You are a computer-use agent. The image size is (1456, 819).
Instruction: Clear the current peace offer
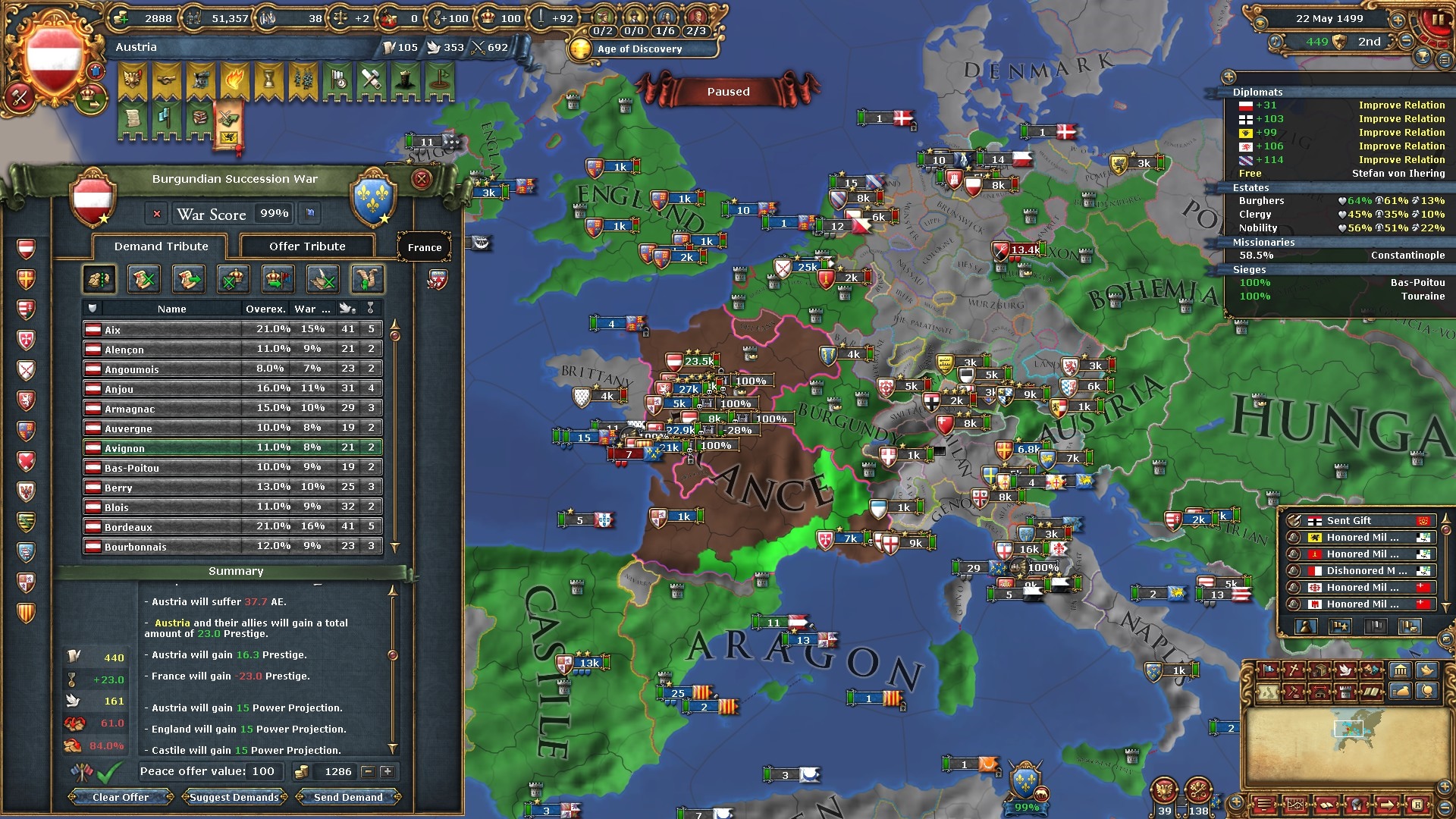(121, 797)
